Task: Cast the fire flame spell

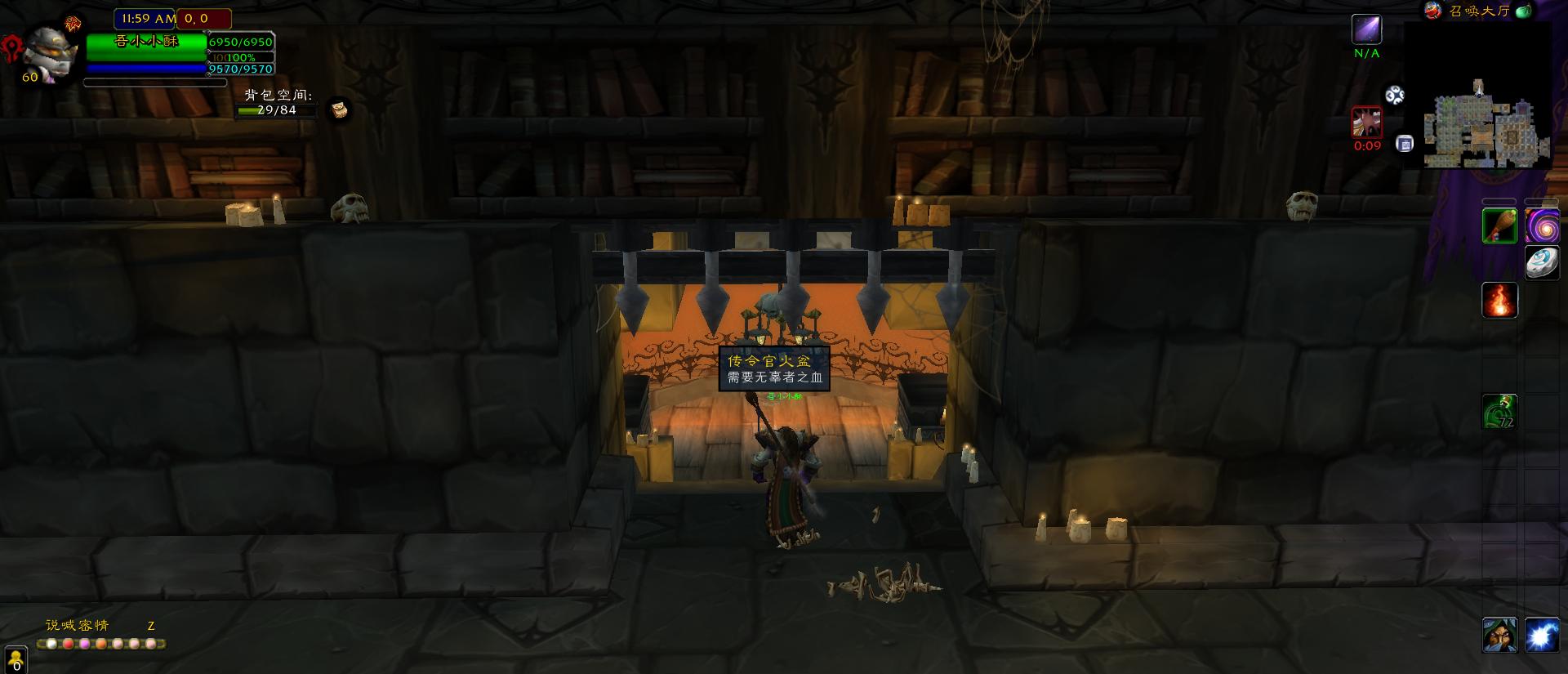Action: point(1499,300)
